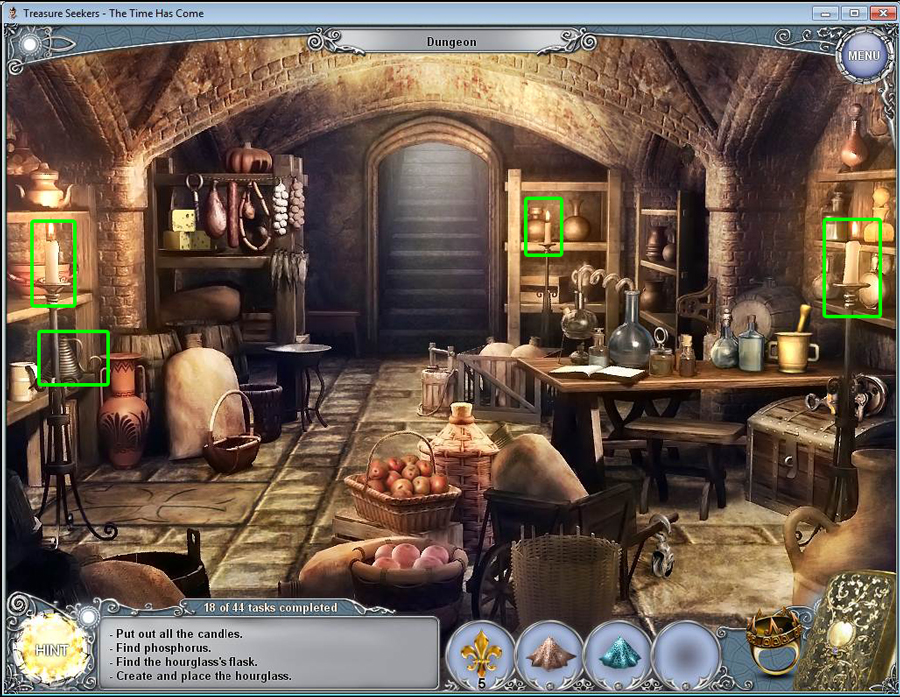Screen dimensions: 900x697
Task: Choose the teal powder pile slot
Action: pyautogui.click(x=616, y=652)
